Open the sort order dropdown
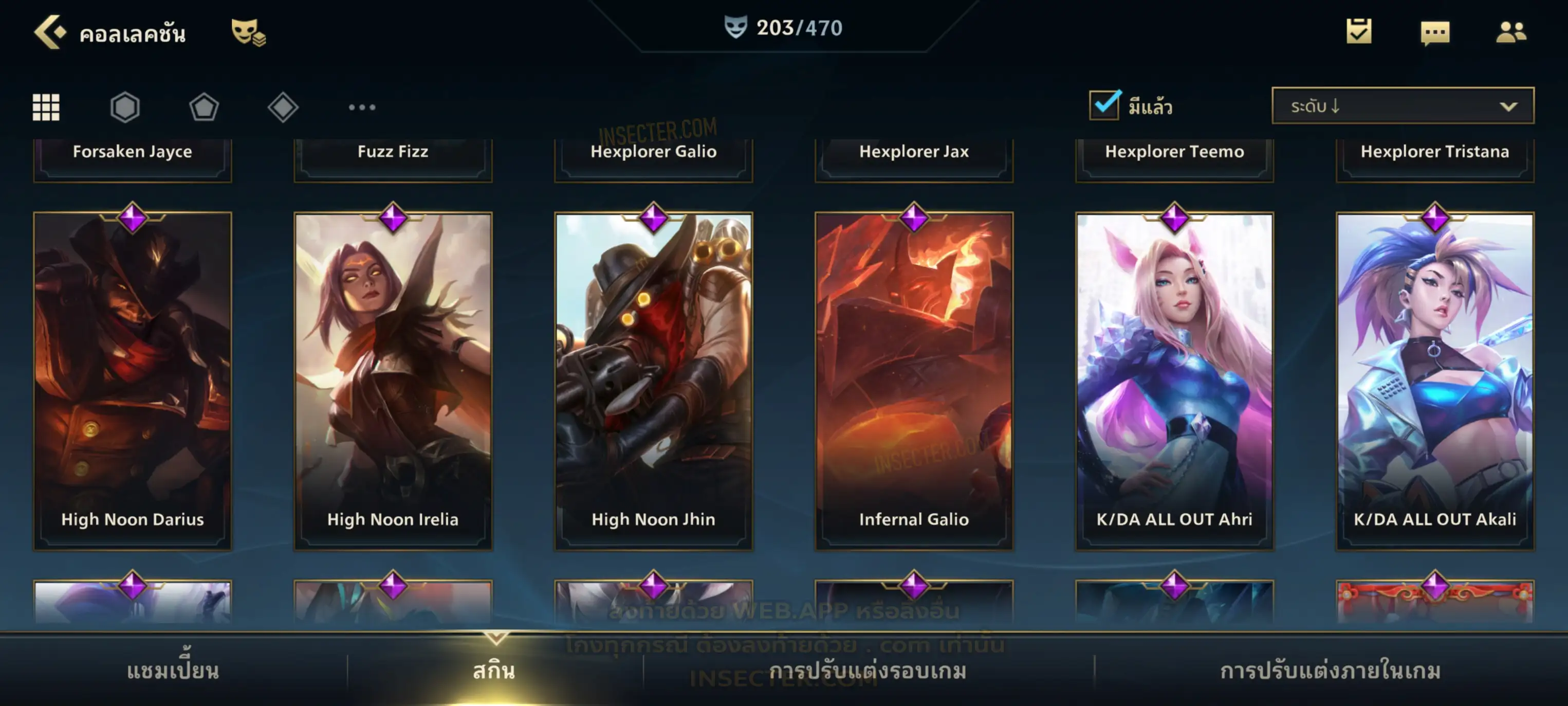Screen dimensions: 1568x706 tap(1402, 106)
